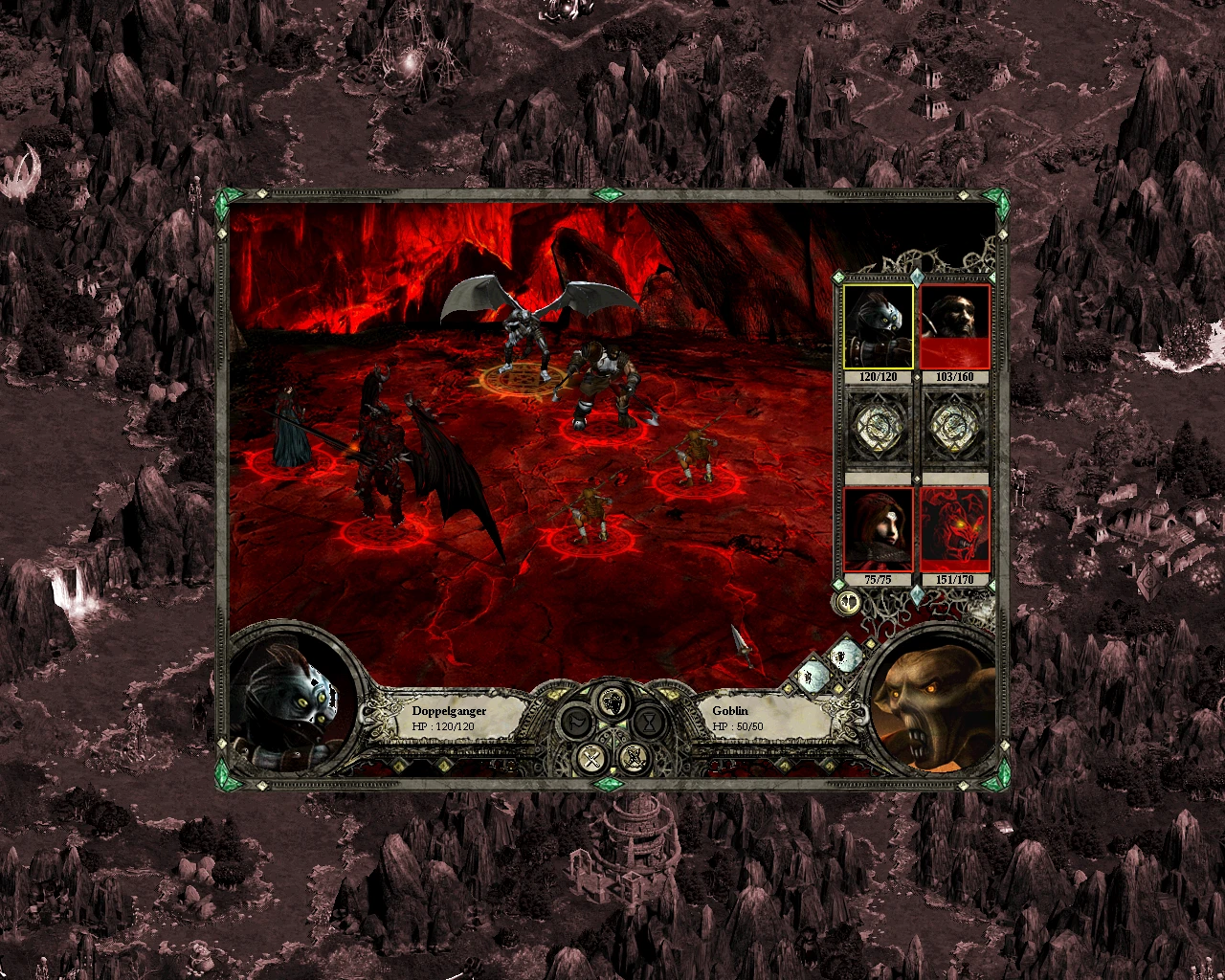Click the round spellbook icon below the HP bars
The image size is (1225, 980).
pyautogui.click(x=847, y=602)
